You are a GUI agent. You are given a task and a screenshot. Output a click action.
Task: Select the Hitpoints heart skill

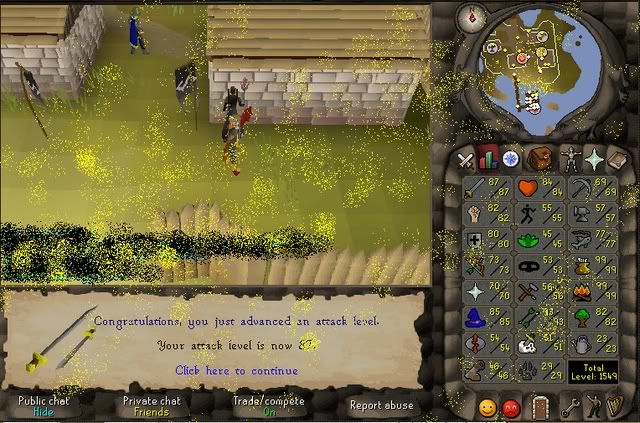(528, 188)
